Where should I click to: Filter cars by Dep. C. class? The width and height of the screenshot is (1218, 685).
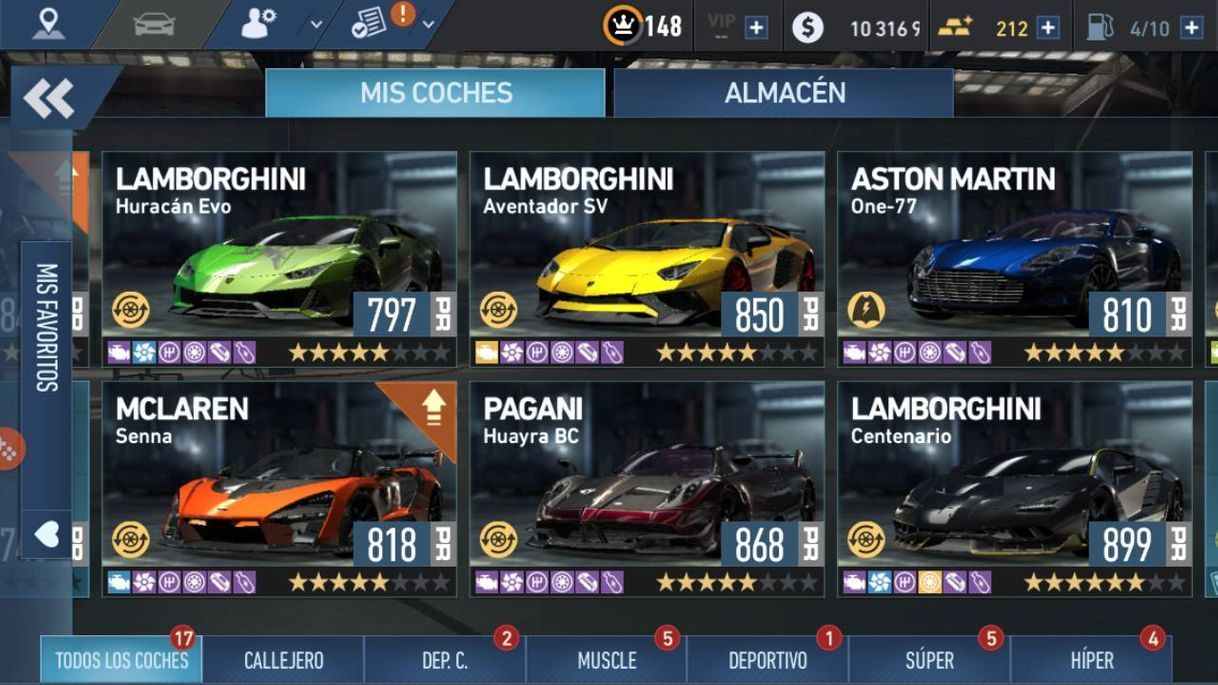pyautogui.click(x=445, y=660)
